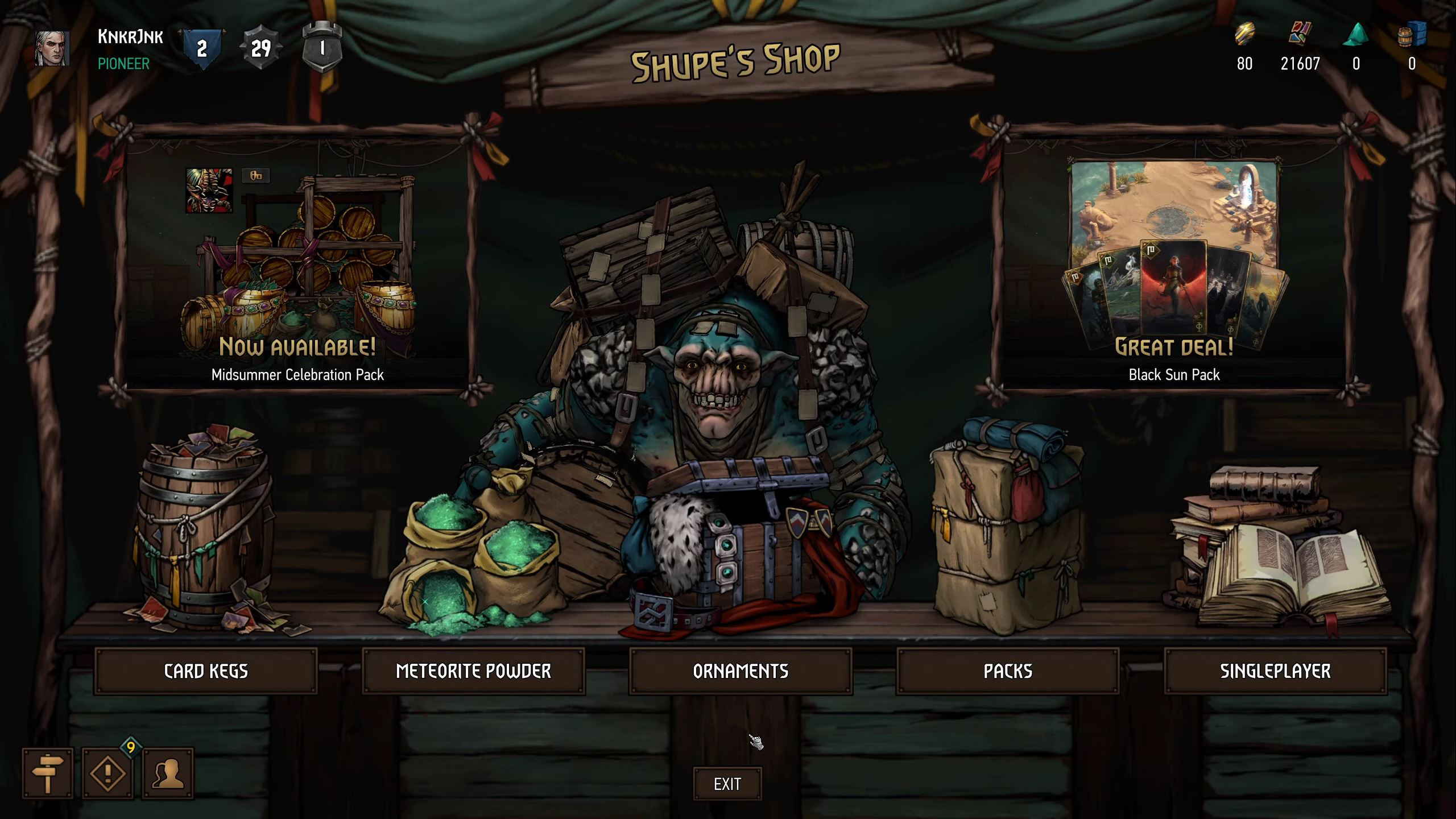Click the signpost navigation icon
Viewport: 1456px width, 819px height.
[x=49, y=775]
